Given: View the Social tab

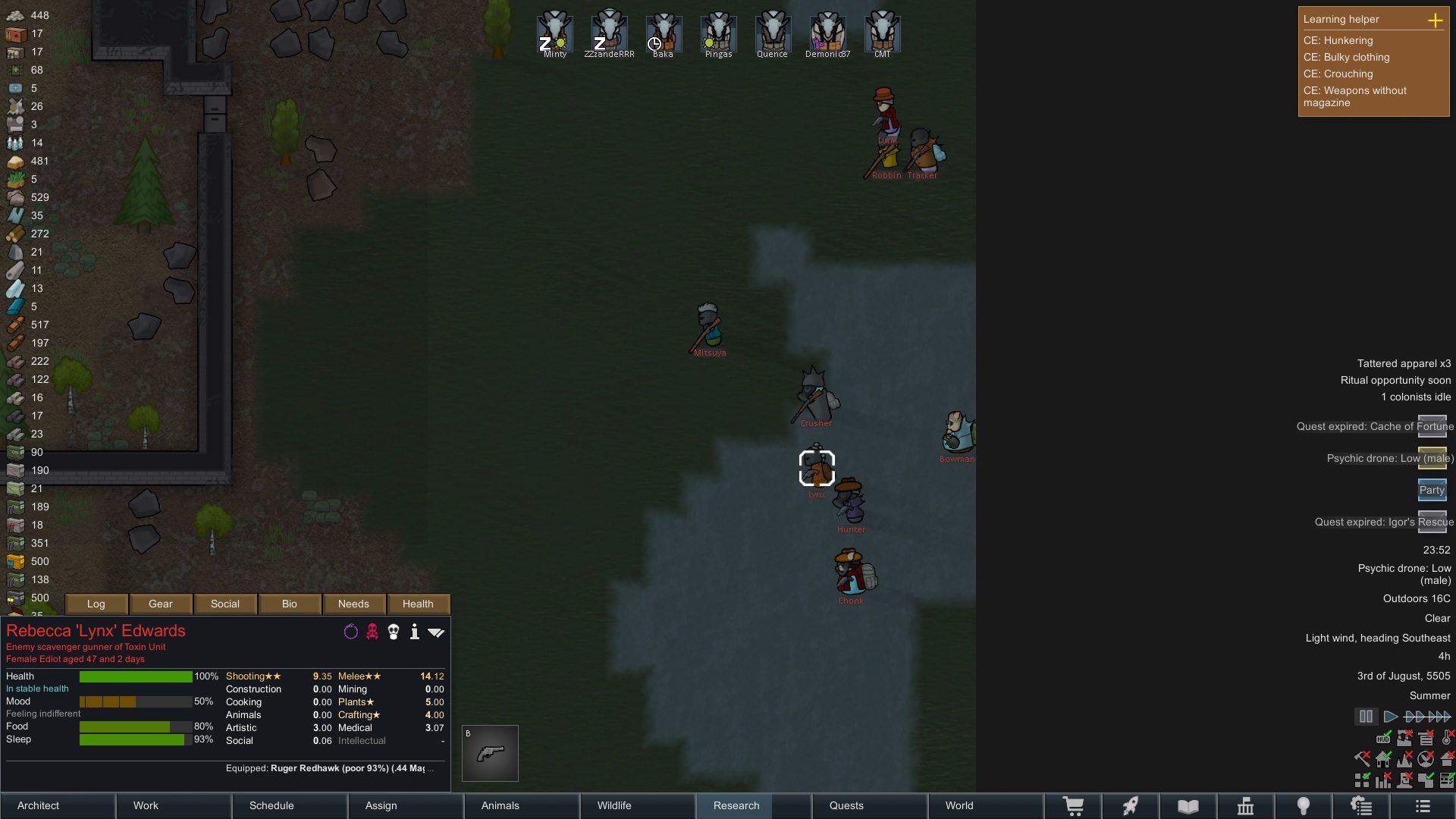Looking at the screenshot, I should (x=225, y=604).
